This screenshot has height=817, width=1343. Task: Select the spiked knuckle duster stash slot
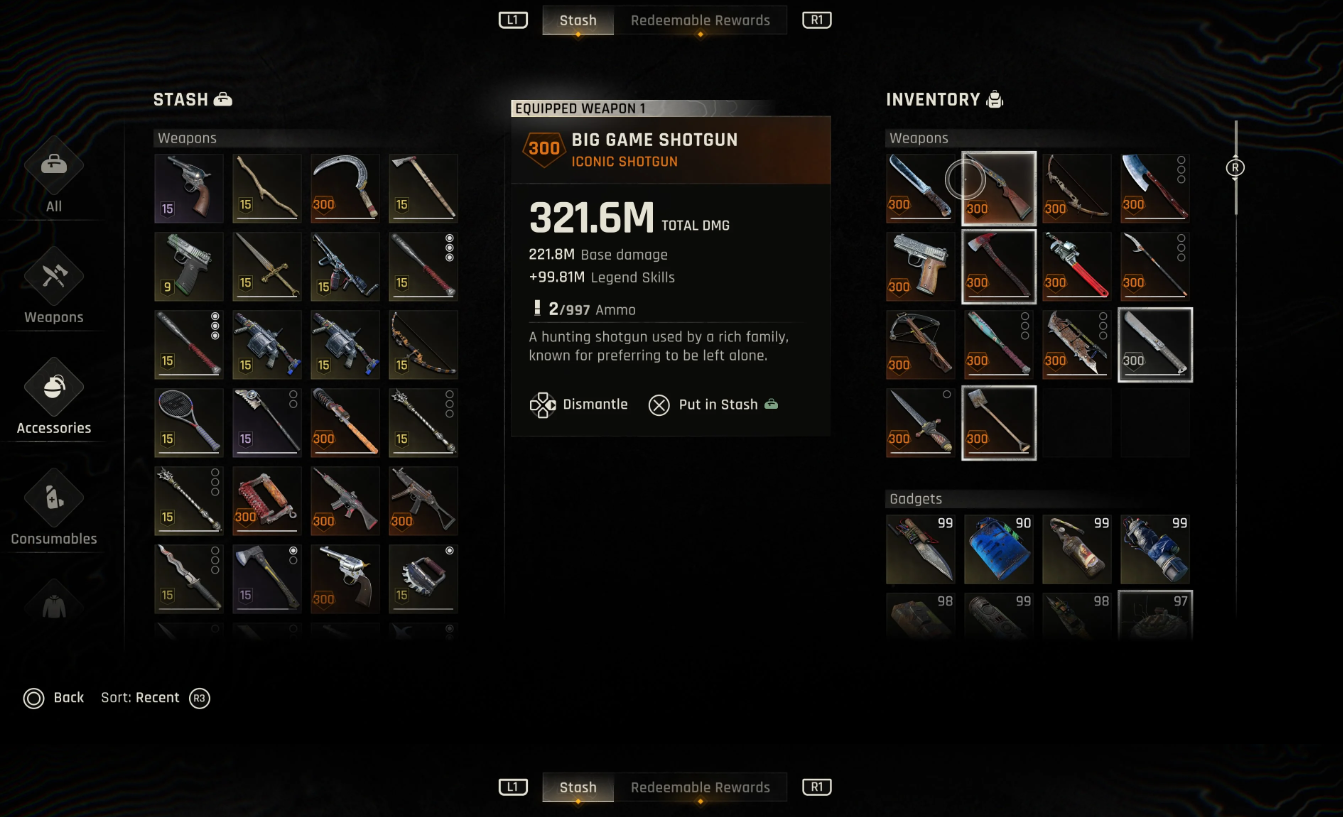[423, 578]
